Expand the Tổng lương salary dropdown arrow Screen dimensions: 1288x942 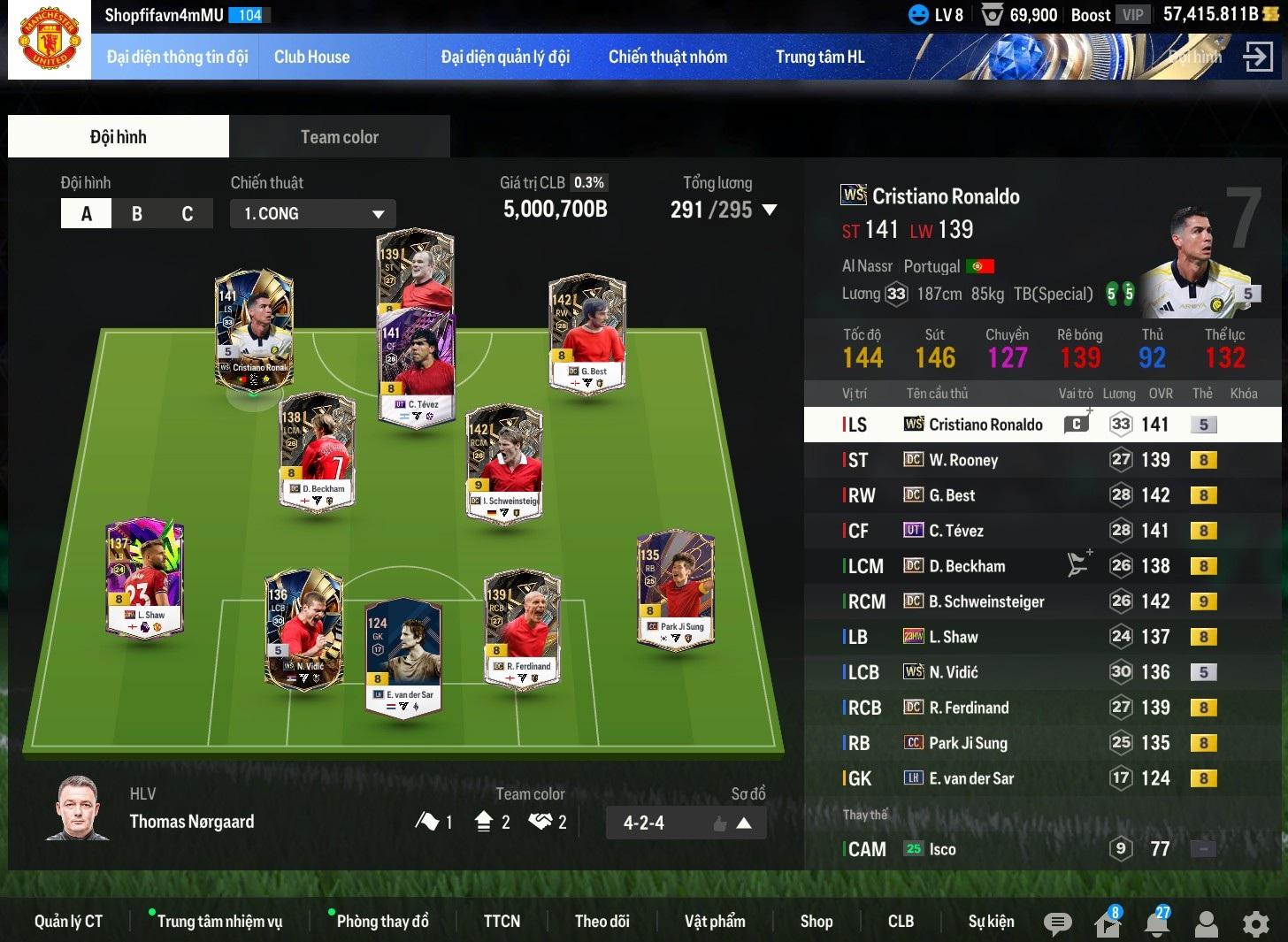(x=770, y=211)
